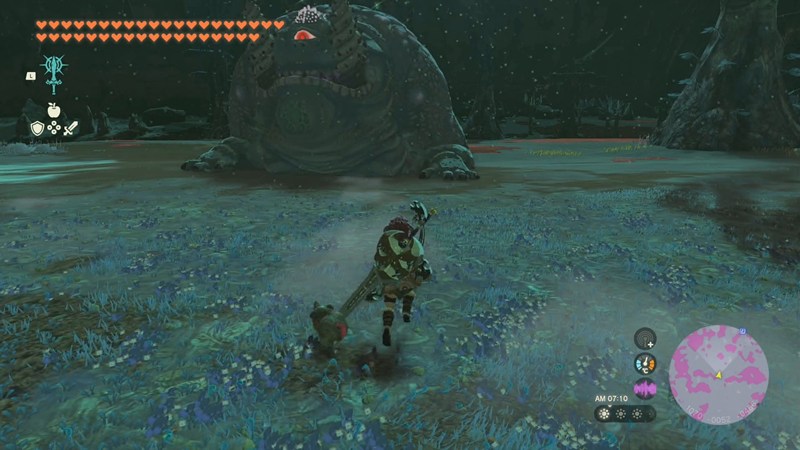Click the shrine sensor radar icon
The width and height of the screenshot is (800, 450).
tap(645, 340)
